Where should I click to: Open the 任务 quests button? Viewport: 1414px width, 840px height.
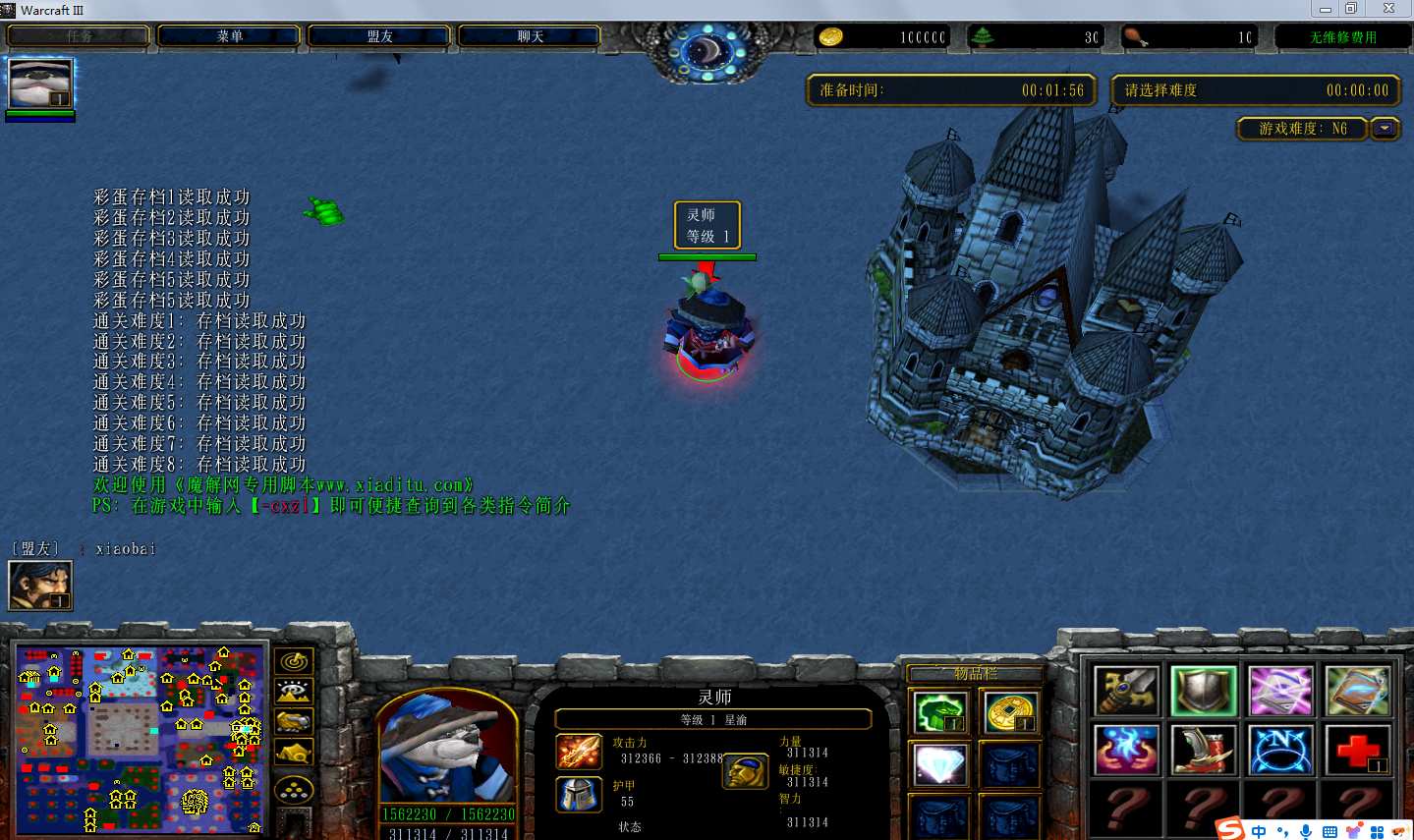pyautogui.click(x=79, y=36)
